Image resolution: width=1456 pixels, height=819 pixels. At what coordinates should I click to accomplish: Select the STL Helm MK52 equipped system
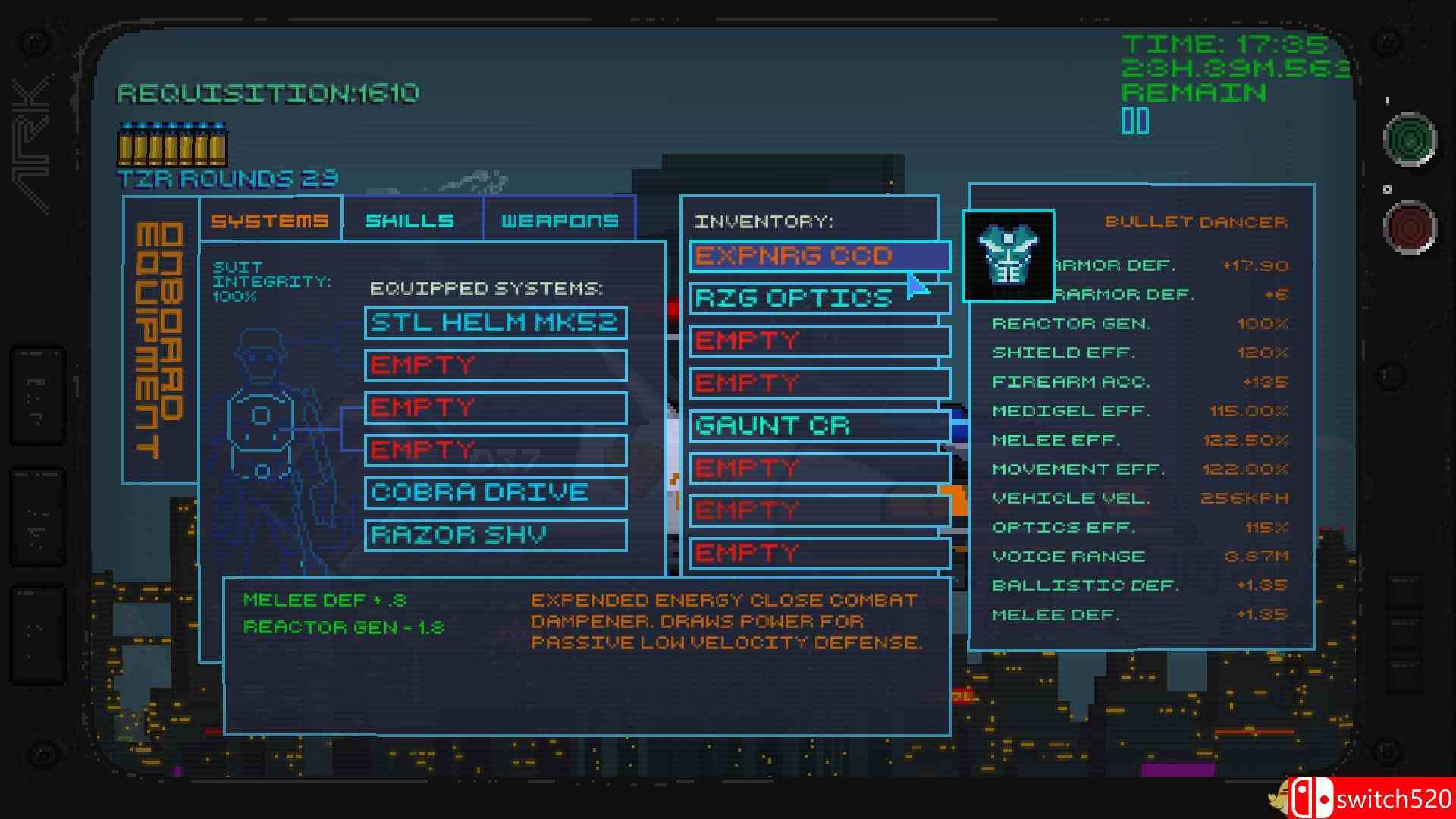(x=494, y=322)
